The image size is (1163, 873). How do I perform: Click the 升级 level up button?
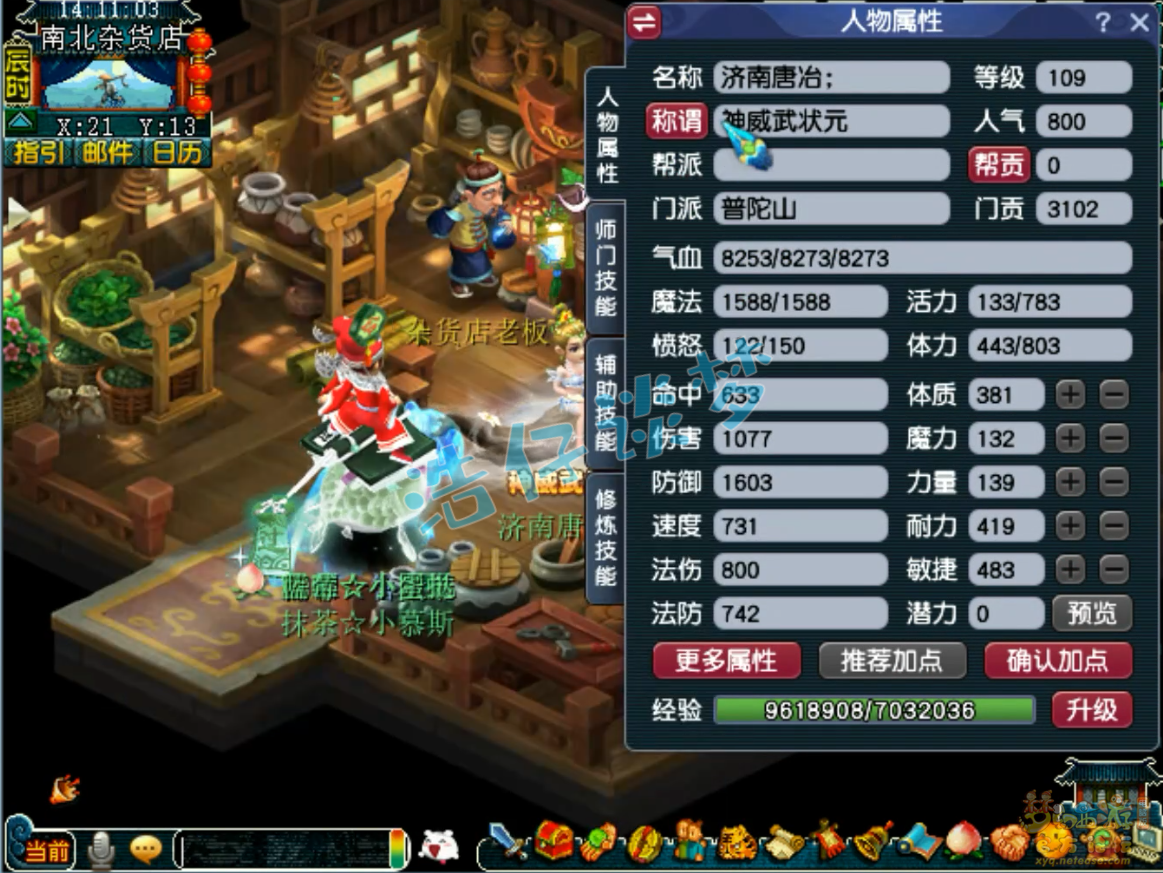pos(1091,710)
